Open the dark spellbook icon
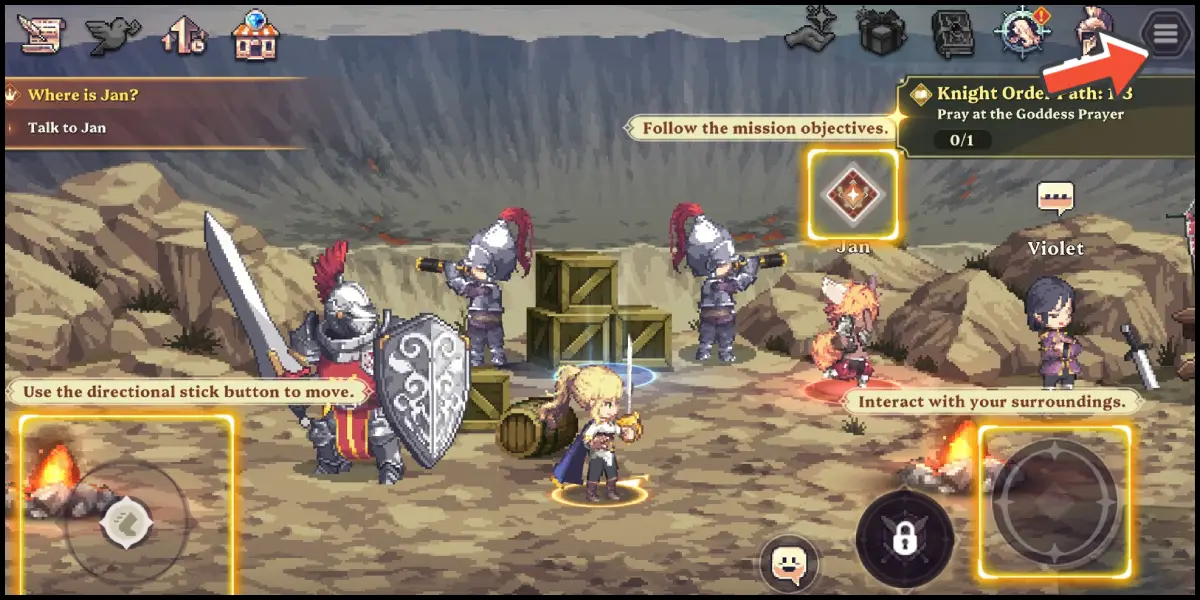The height and width of the screenshot is (600, 1200). 952,35
